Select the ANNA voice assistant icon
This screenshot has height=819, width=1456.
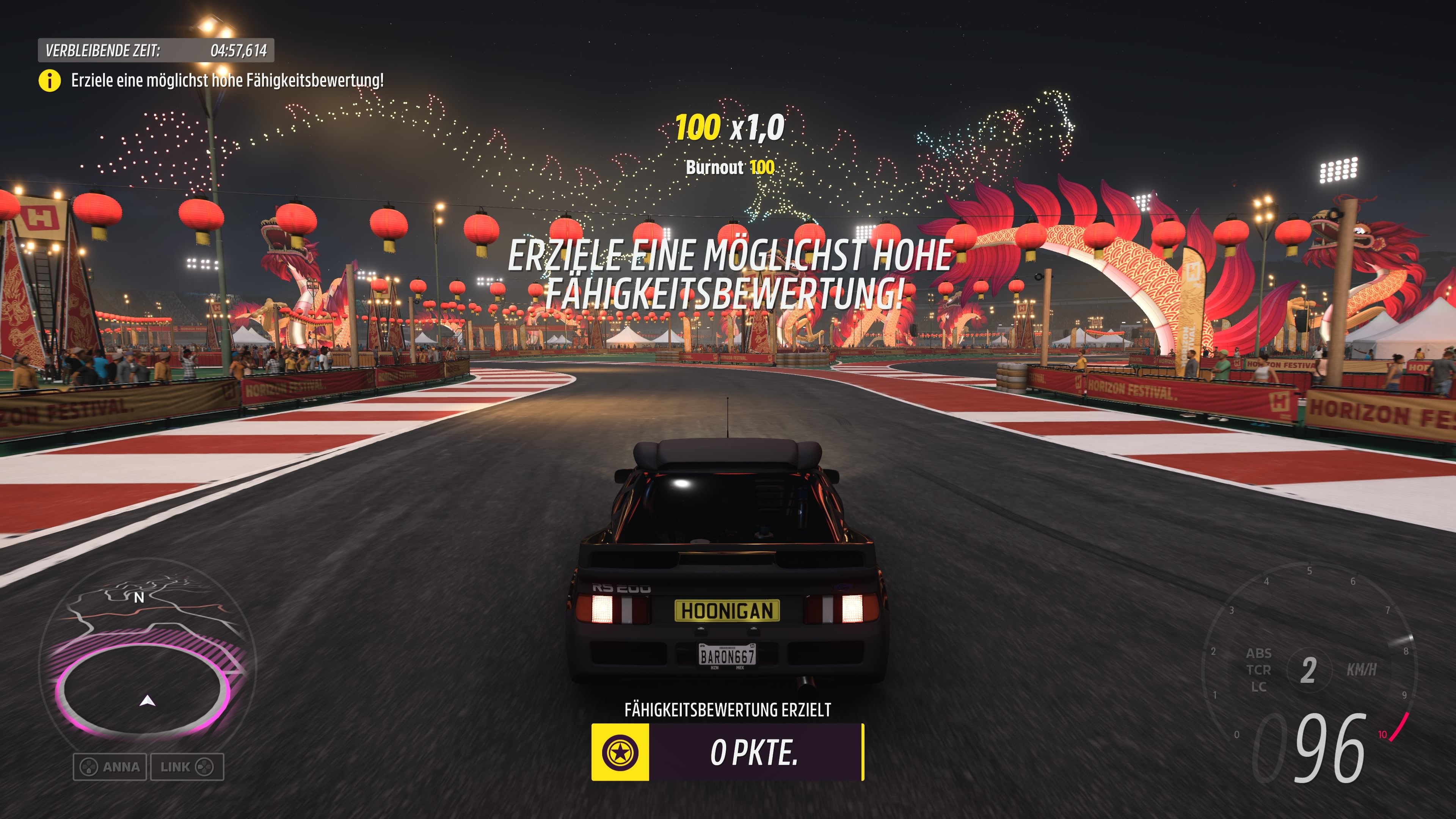point(111,767)
